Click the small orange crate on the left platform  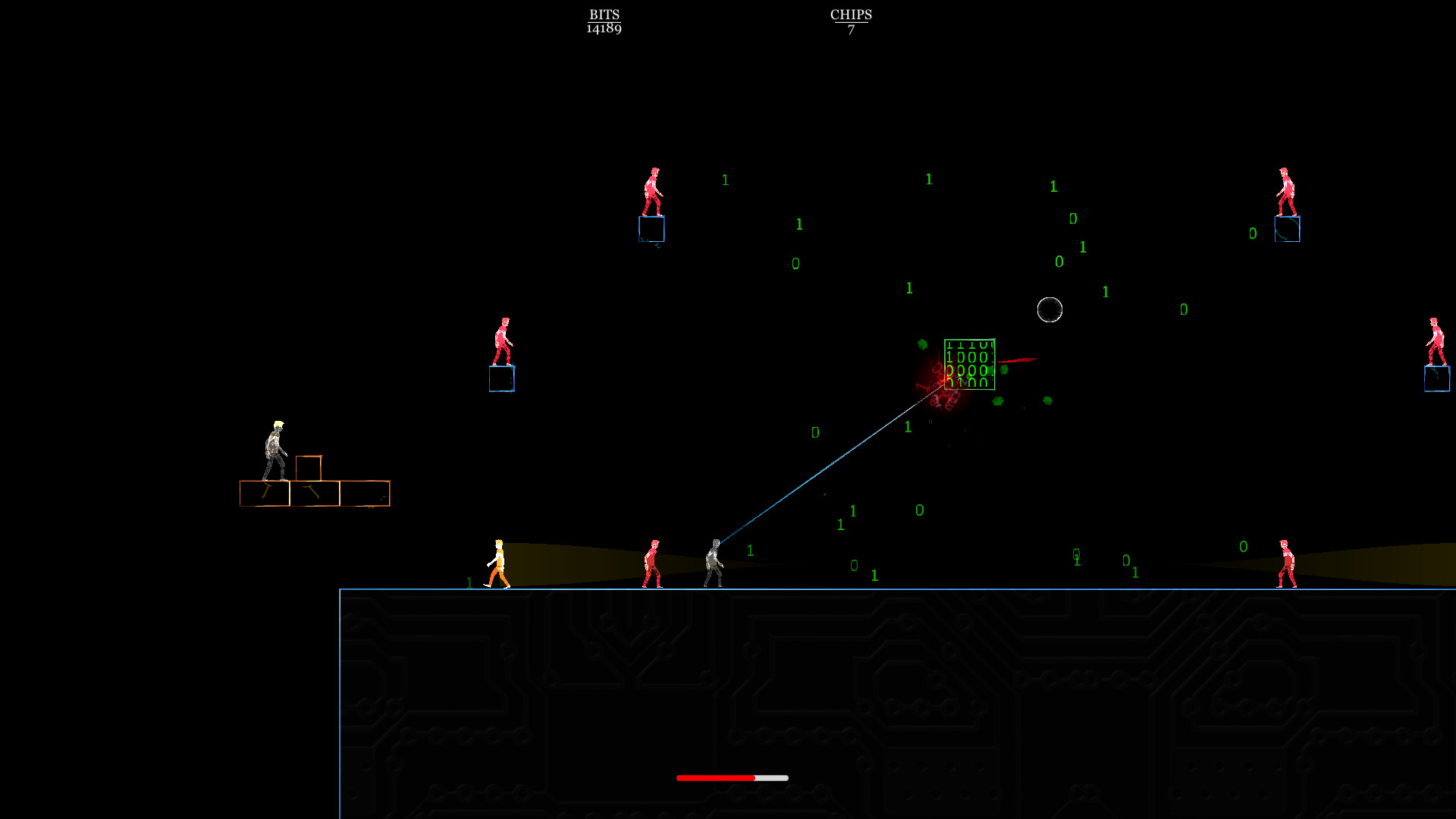[309, 469]
